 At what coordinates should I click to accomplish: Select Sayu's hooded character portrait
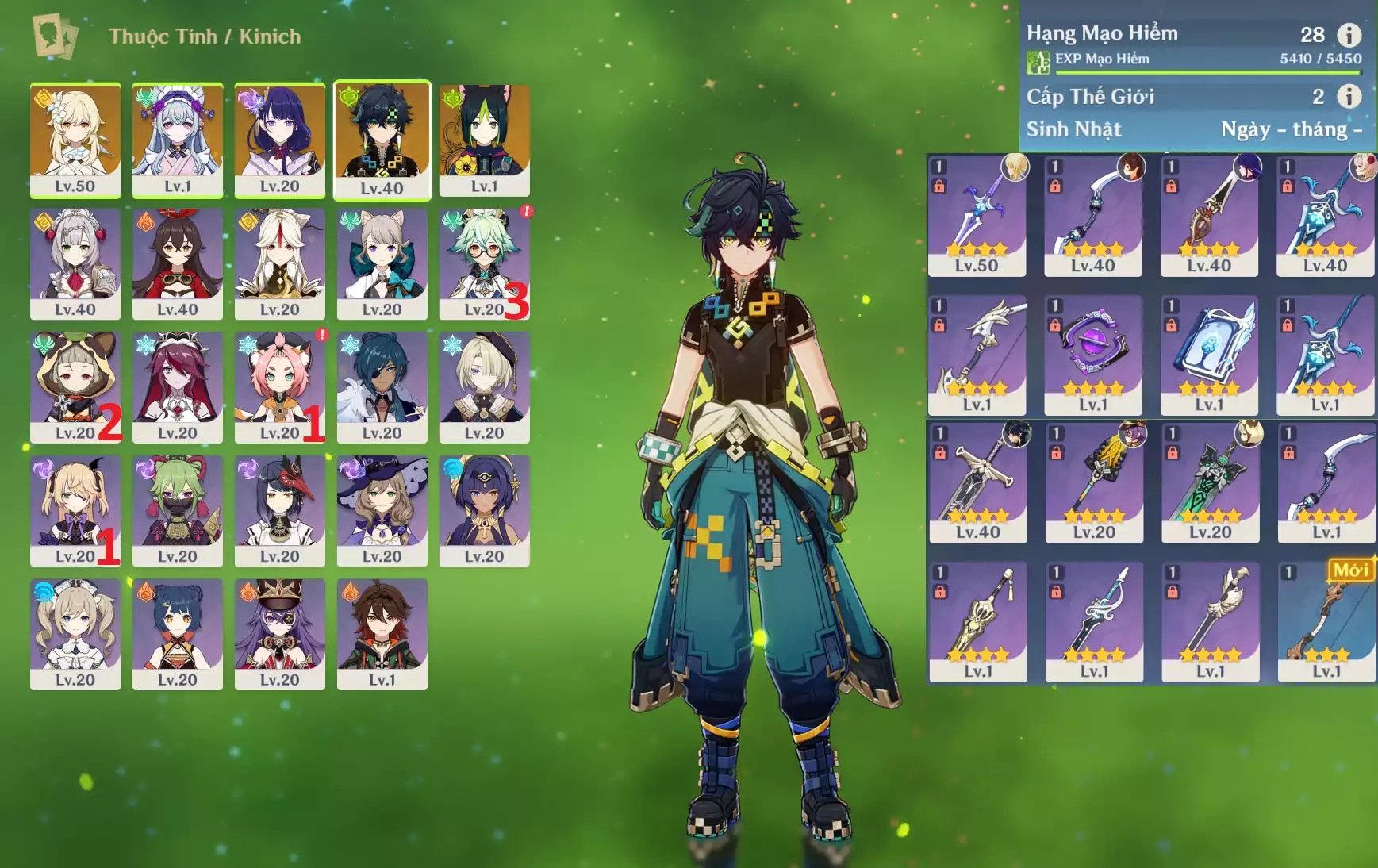[x=75, y=386]
